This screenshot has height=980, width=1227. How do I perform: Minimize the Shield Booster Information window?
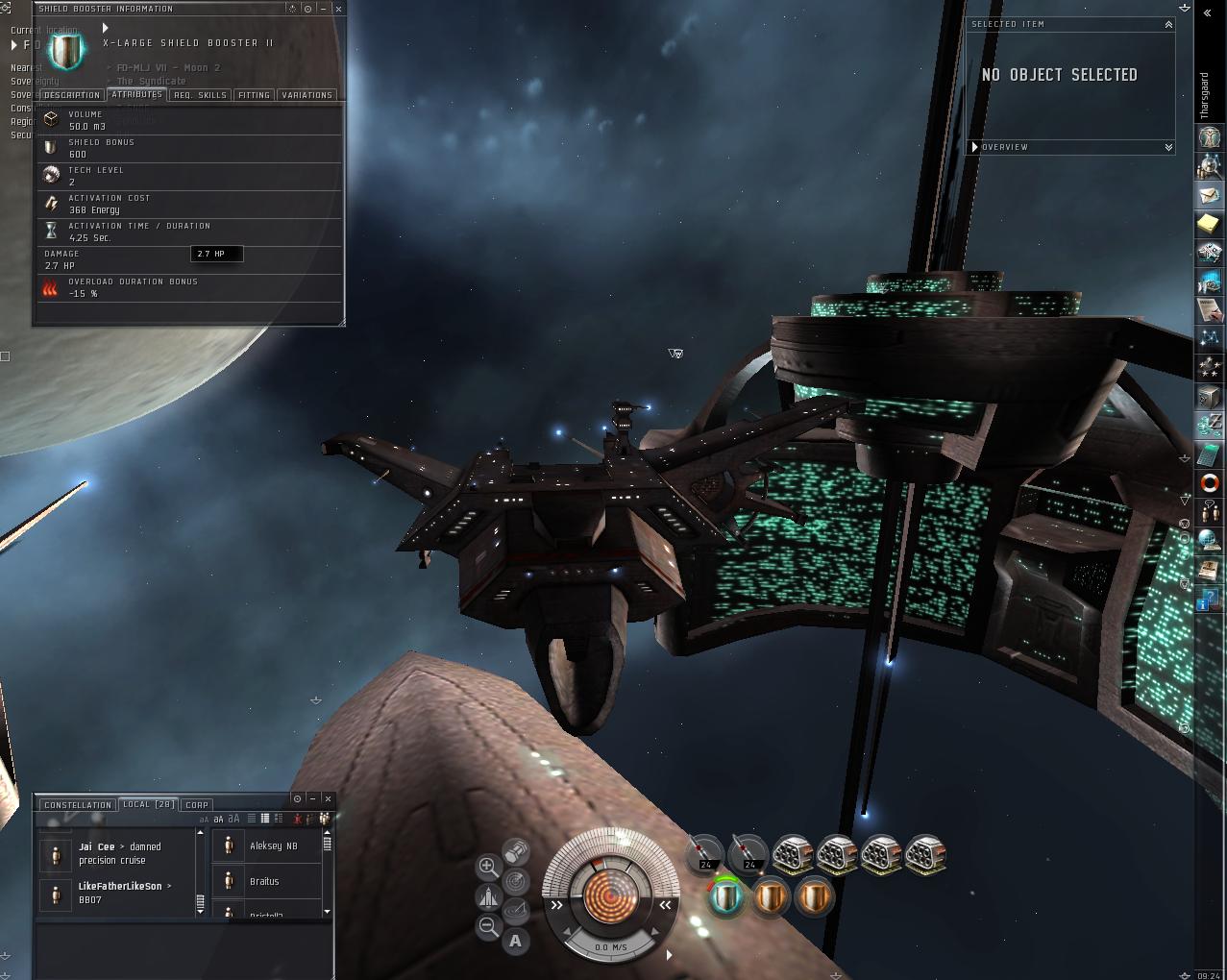(x=323, y=9)
